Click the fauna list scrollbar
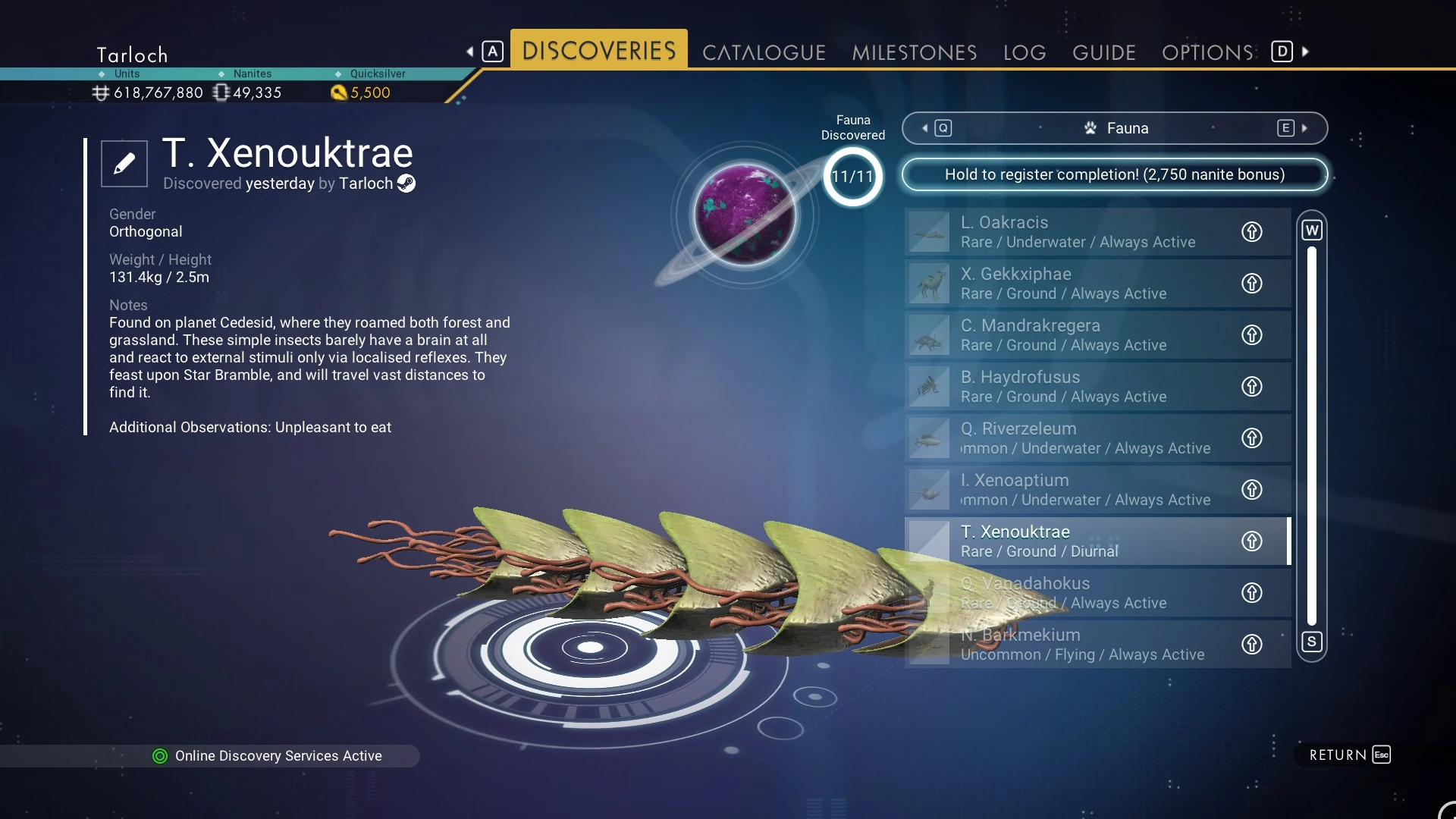The height and width of the screenshot is (819, 1456). [x=1311, y=436]
